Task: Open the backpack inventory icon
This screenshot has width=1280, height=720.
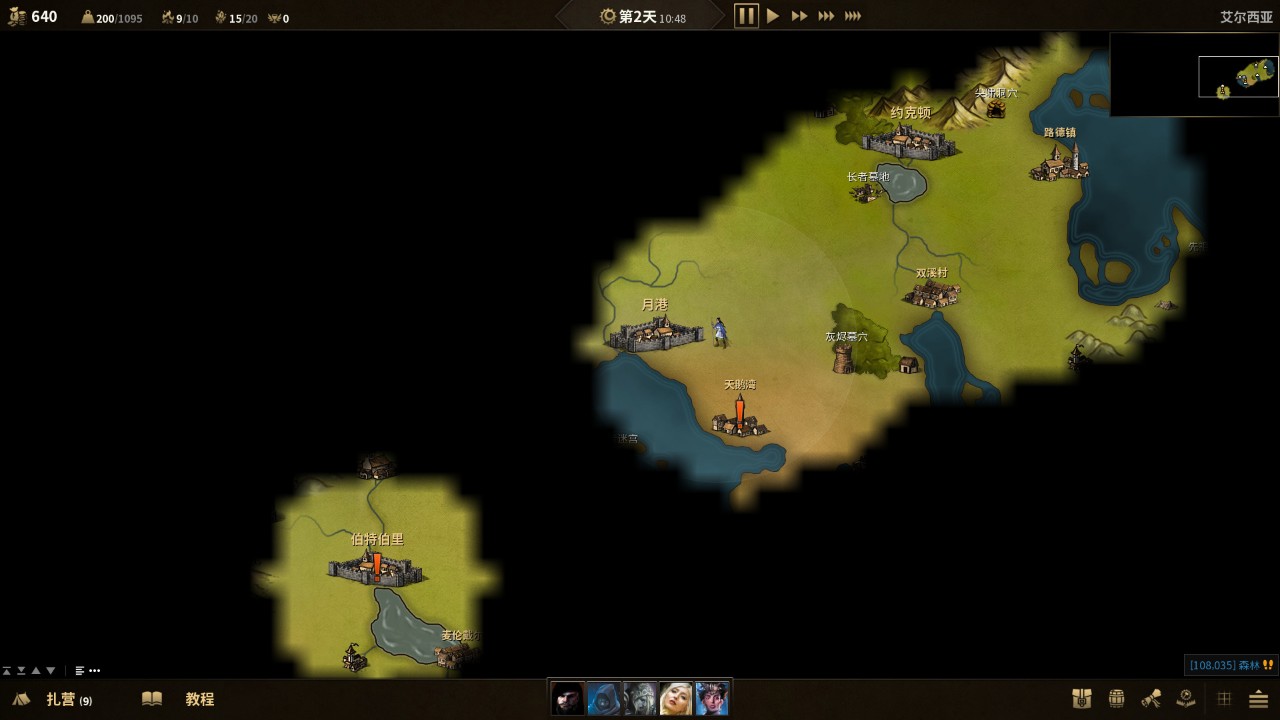Action: pyautogui.click(x=1081, y=699)
